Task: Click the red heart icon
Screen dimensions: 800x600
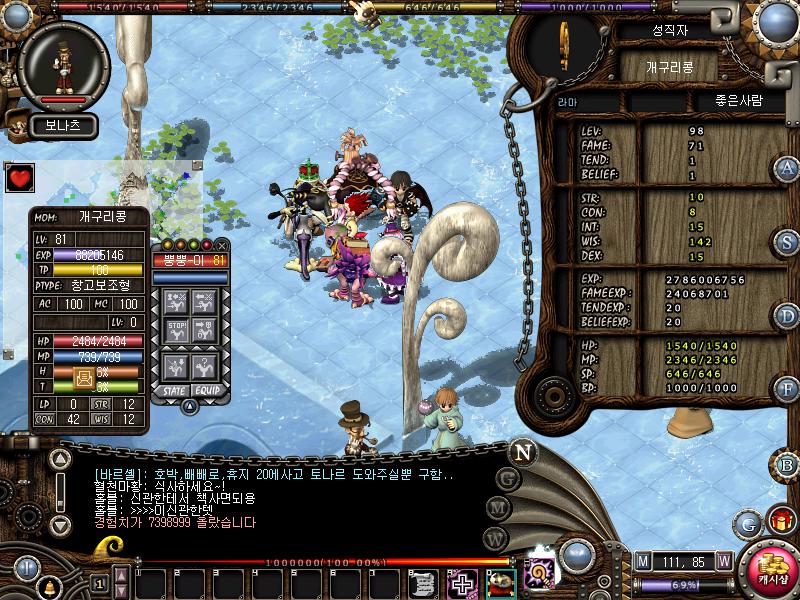Action: tap(19, 179)
